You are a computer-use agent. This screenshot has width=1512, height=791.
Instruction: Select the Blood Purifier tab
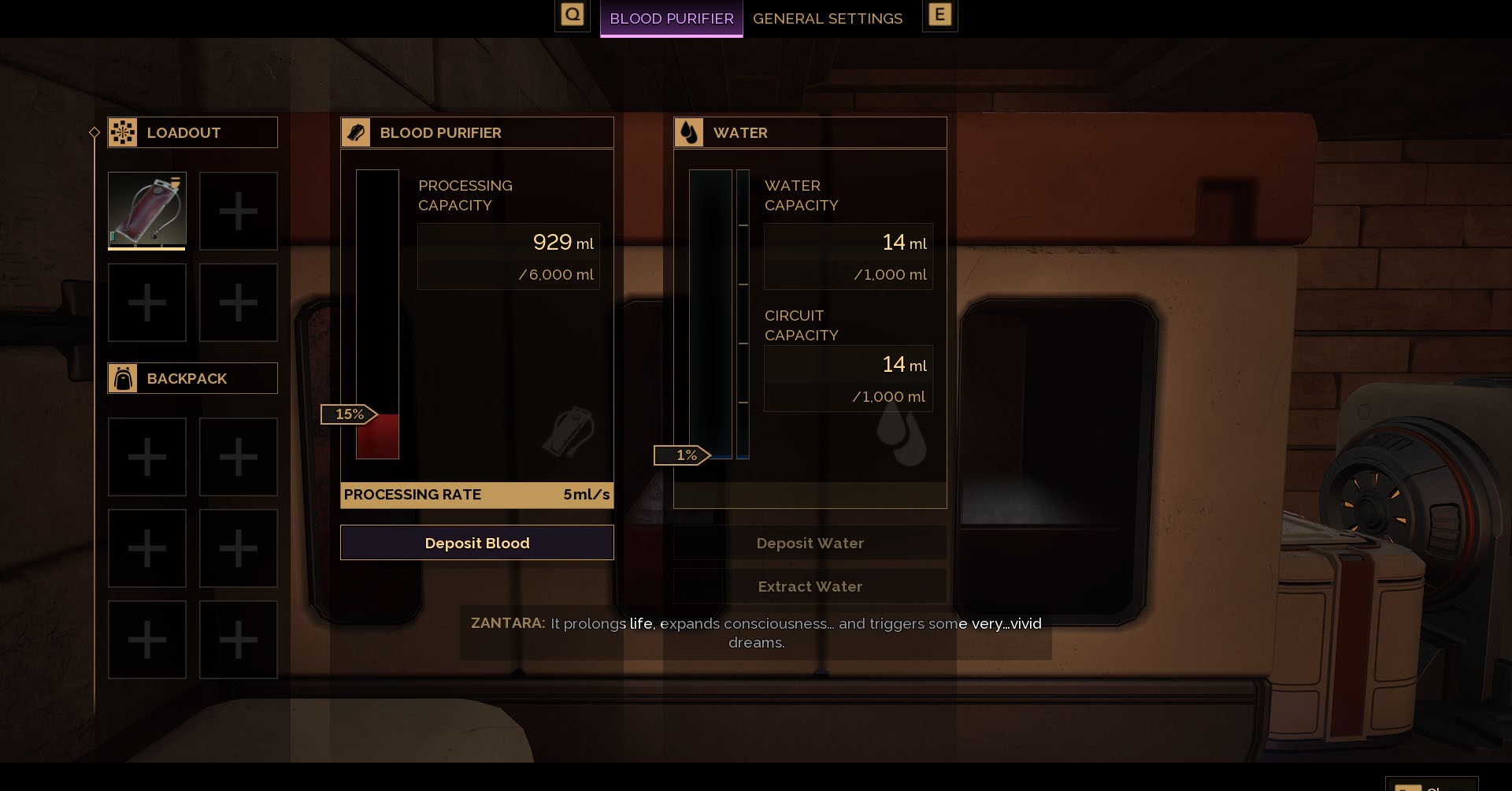[671, 18]
